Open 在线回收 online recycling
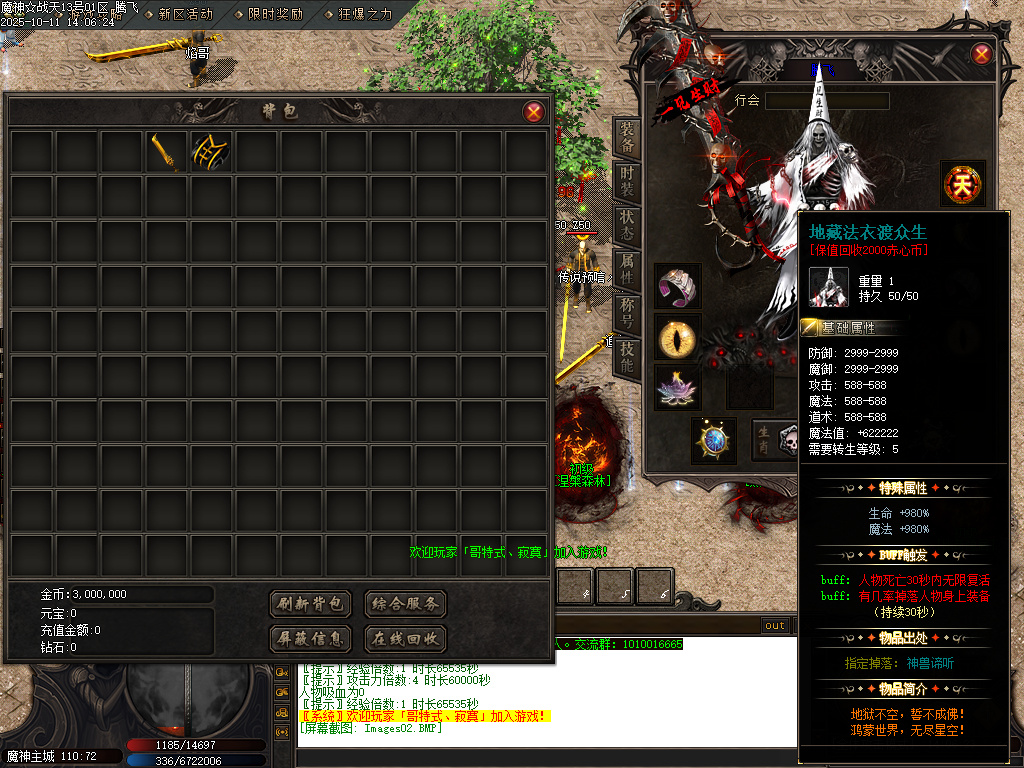1024x768 pixels. coord(404,638)
